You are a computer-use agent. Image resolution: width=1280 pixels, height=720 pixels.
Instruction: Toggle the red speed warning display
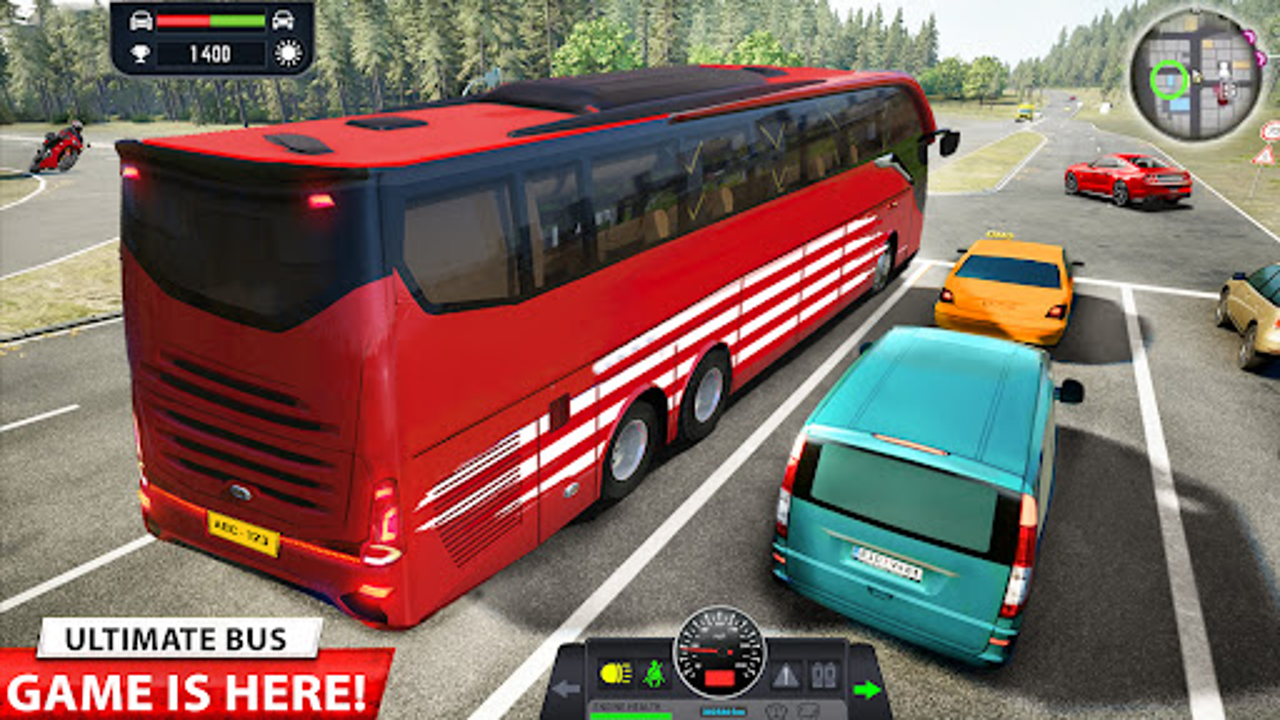click(x=719, y=676)
